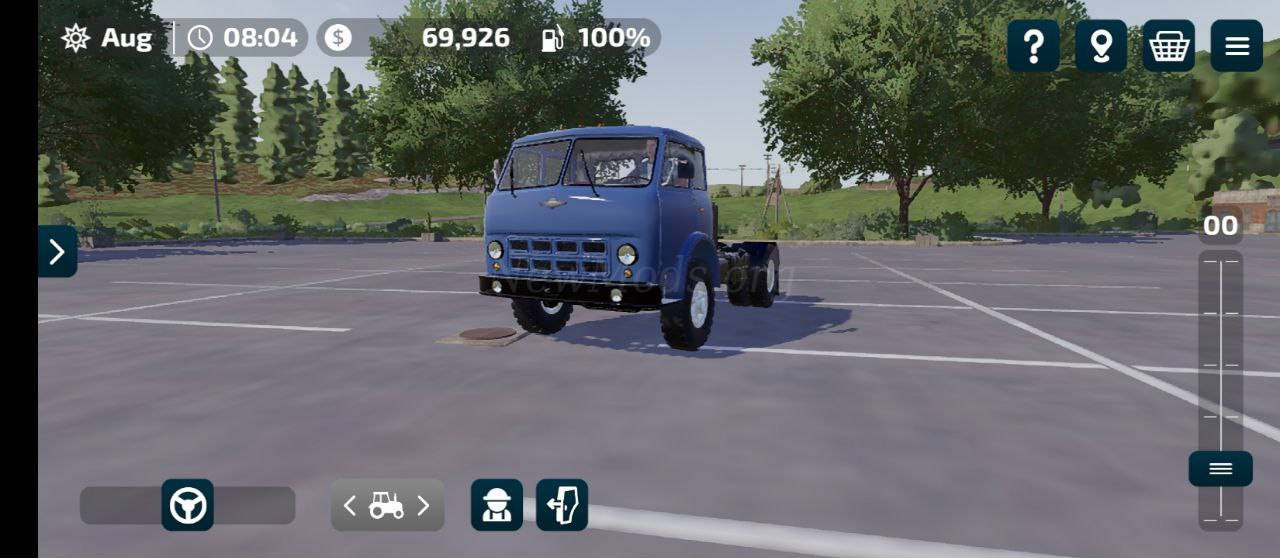Open the help question mark button
The width and height of the screenshot is (1280, 558).
[x=1033, y=46]
